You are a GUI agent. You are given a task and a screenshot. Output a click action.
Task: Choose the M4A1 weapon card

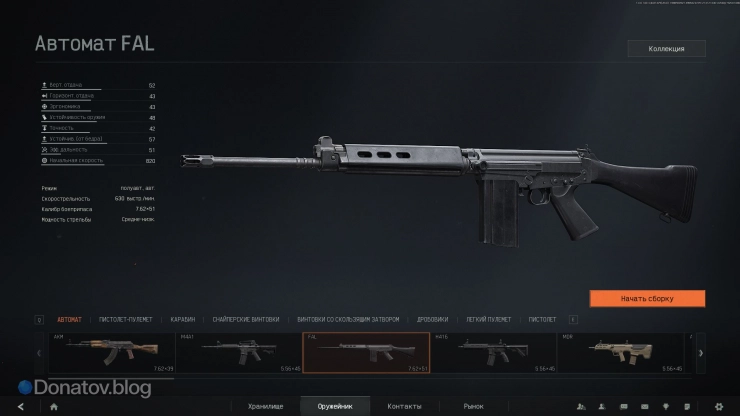(239, 353)
